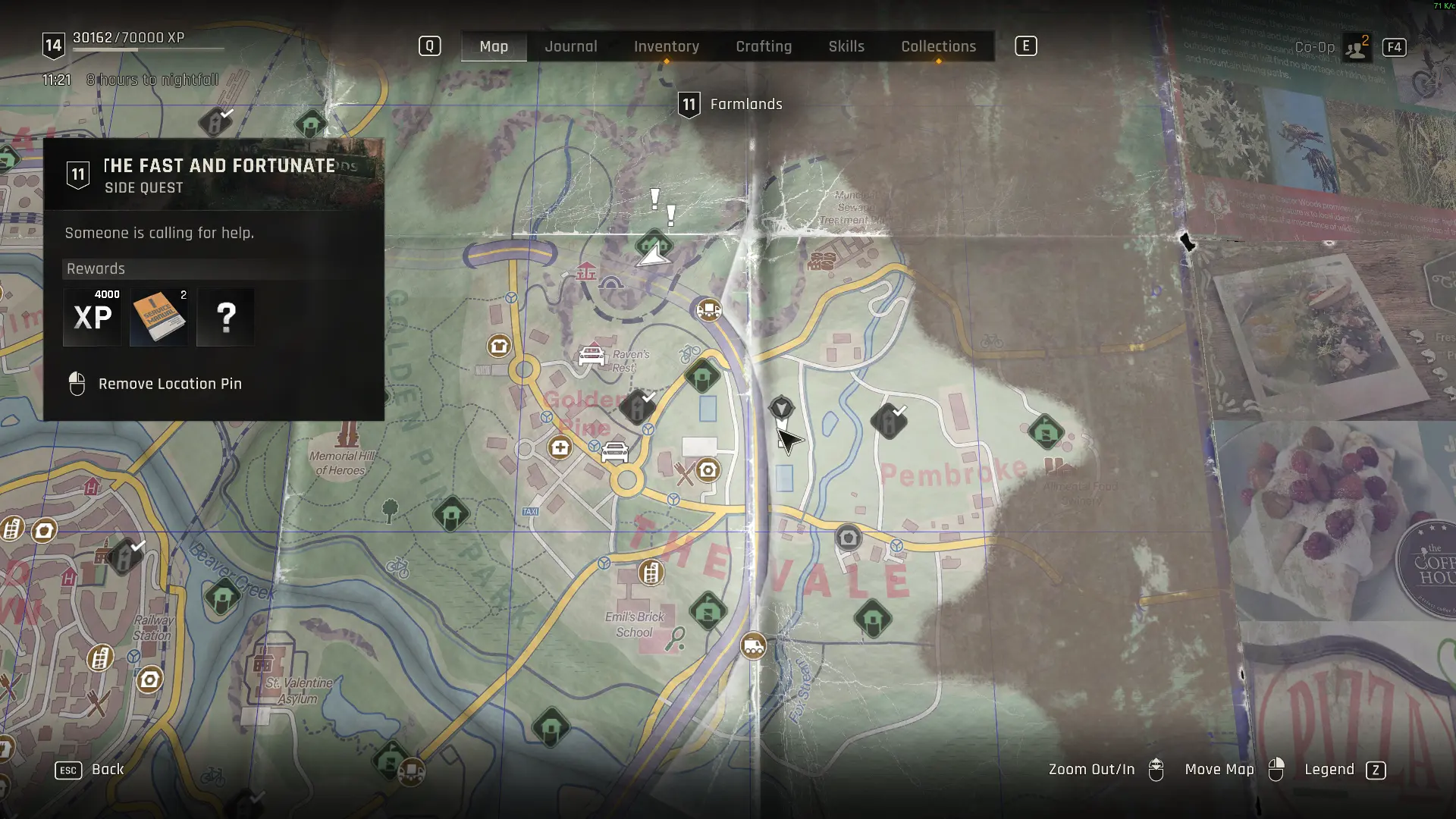
Task: Switch to the Journal tab
Action: tap(570, 46)
